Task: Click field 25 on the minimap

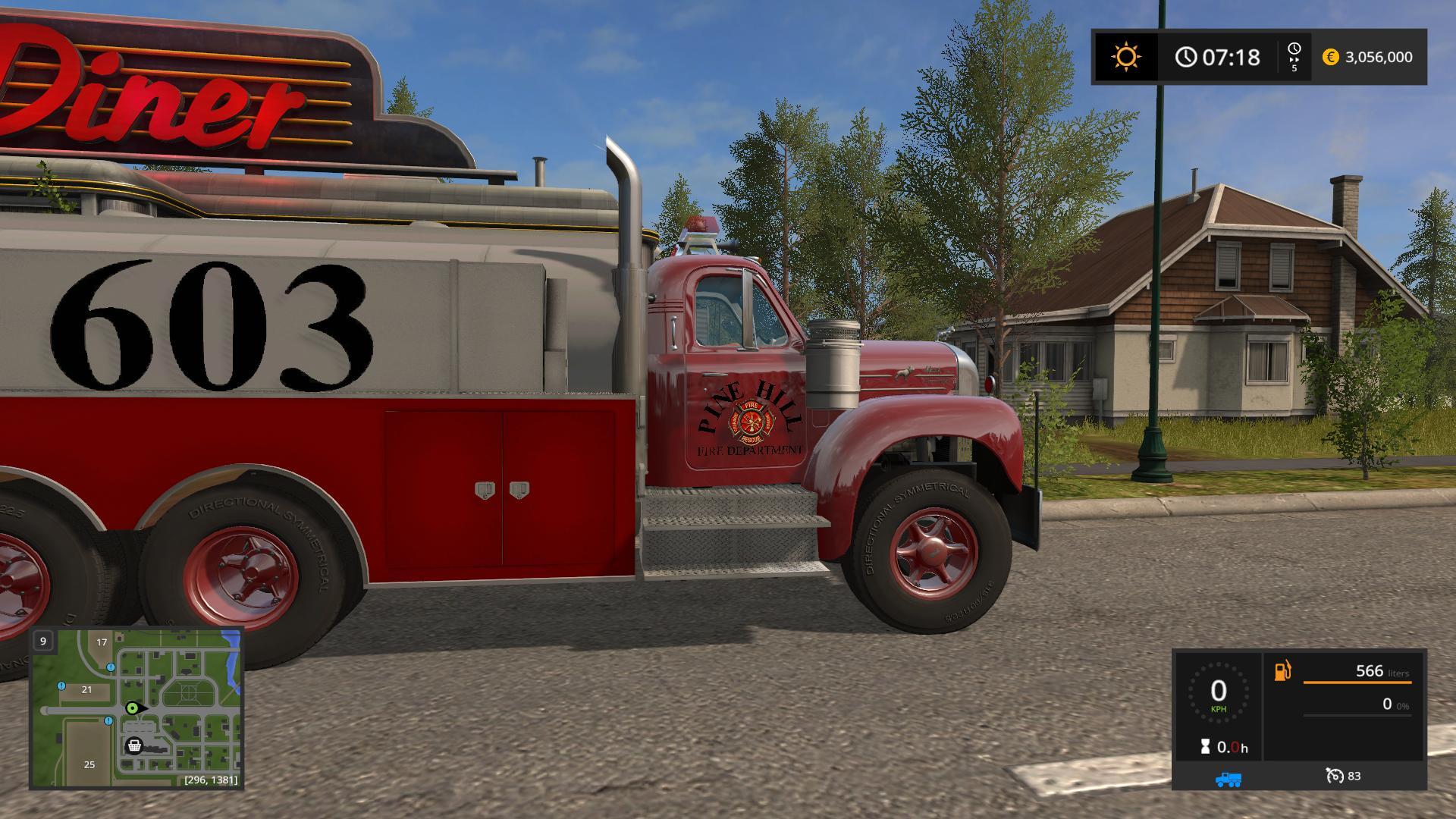Action: [89, 764]
